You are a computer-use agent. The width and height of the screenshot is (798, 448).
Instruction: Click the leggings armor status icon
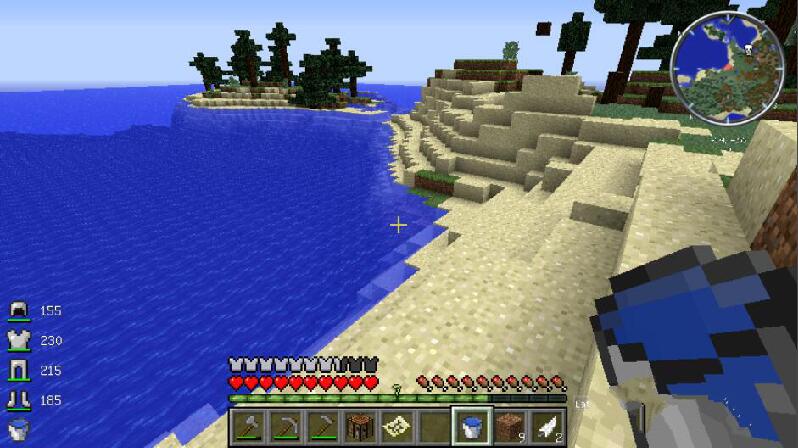[19, 371]
